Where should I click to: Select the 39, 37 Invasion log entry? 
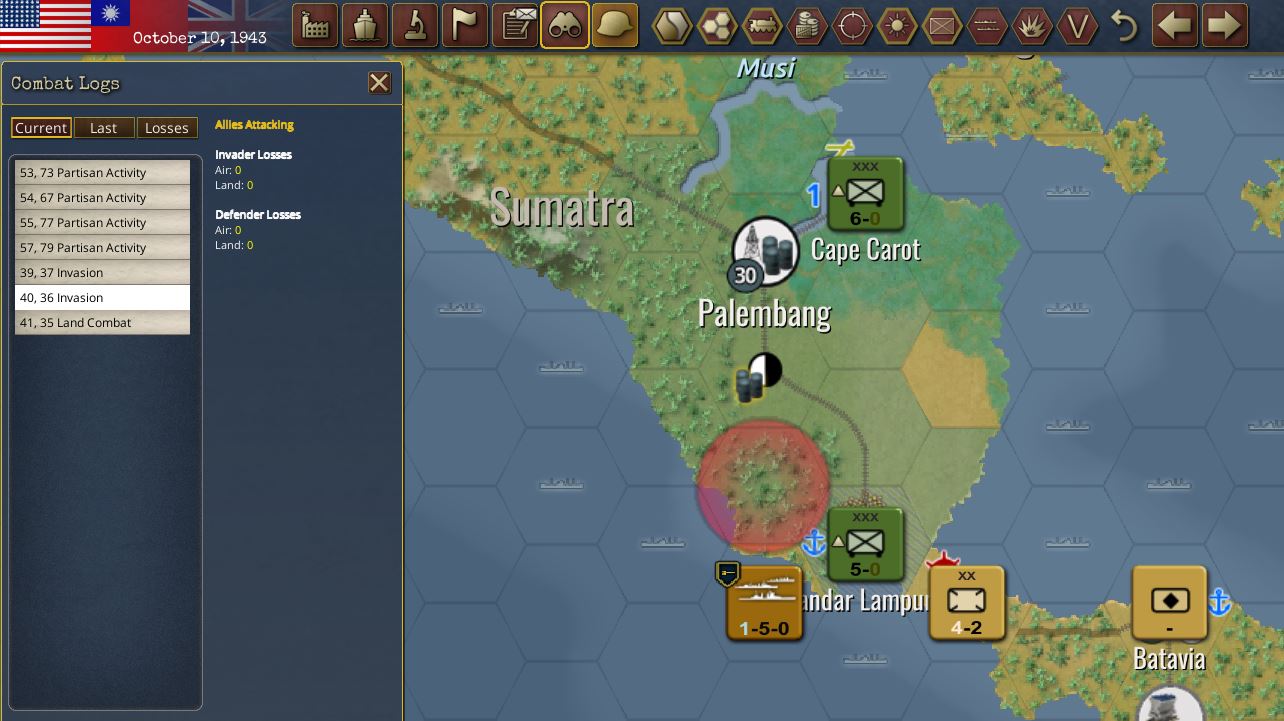102,273
